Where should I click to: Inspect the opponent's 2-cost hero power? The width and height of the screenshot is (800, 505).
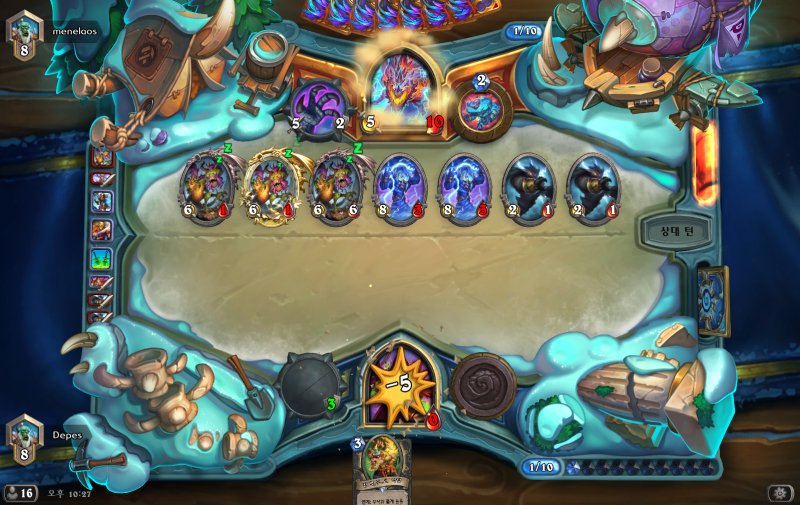[x=479, y=109]
